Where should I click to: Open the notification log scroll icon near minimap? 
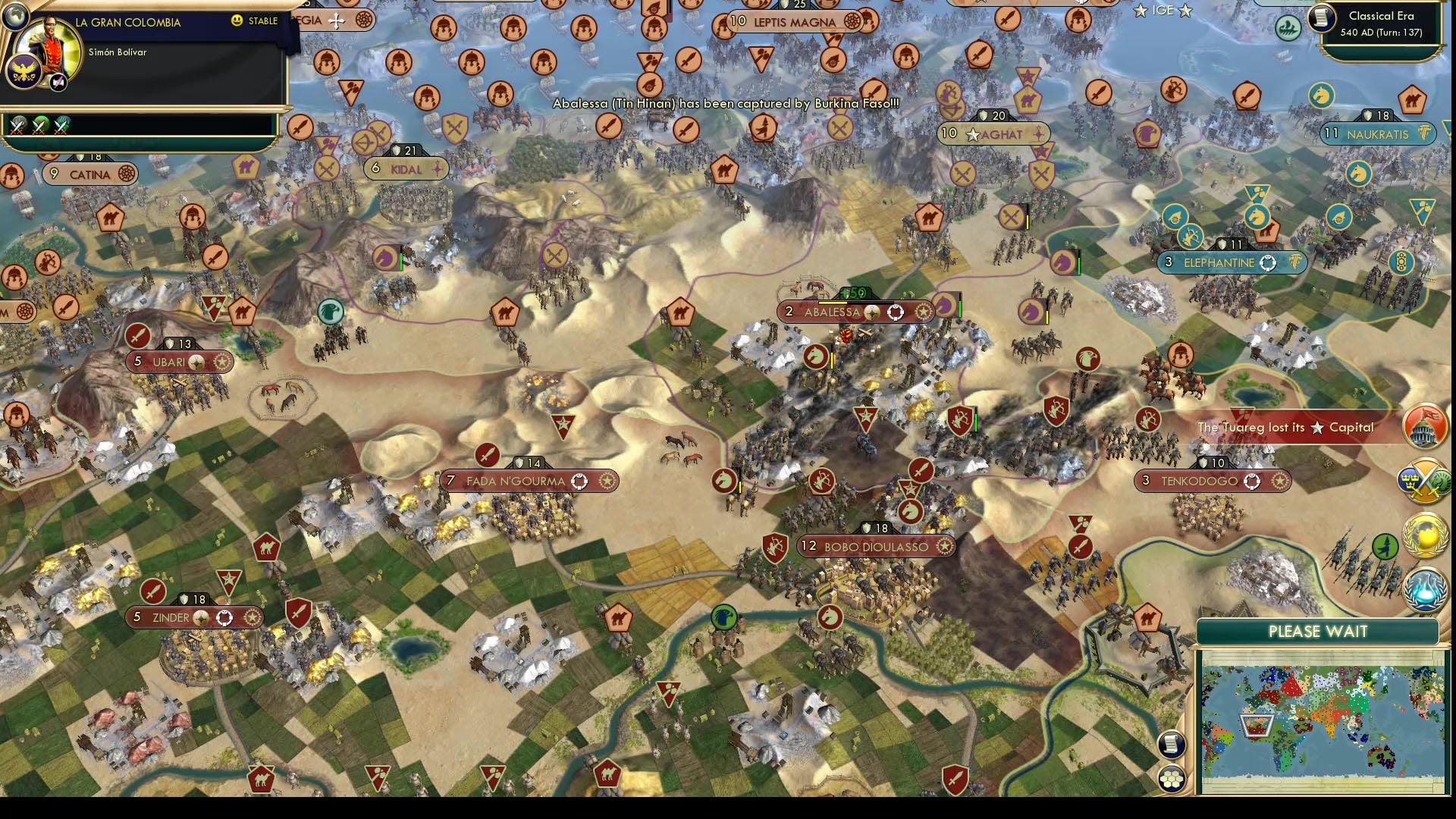point(1172,744)
